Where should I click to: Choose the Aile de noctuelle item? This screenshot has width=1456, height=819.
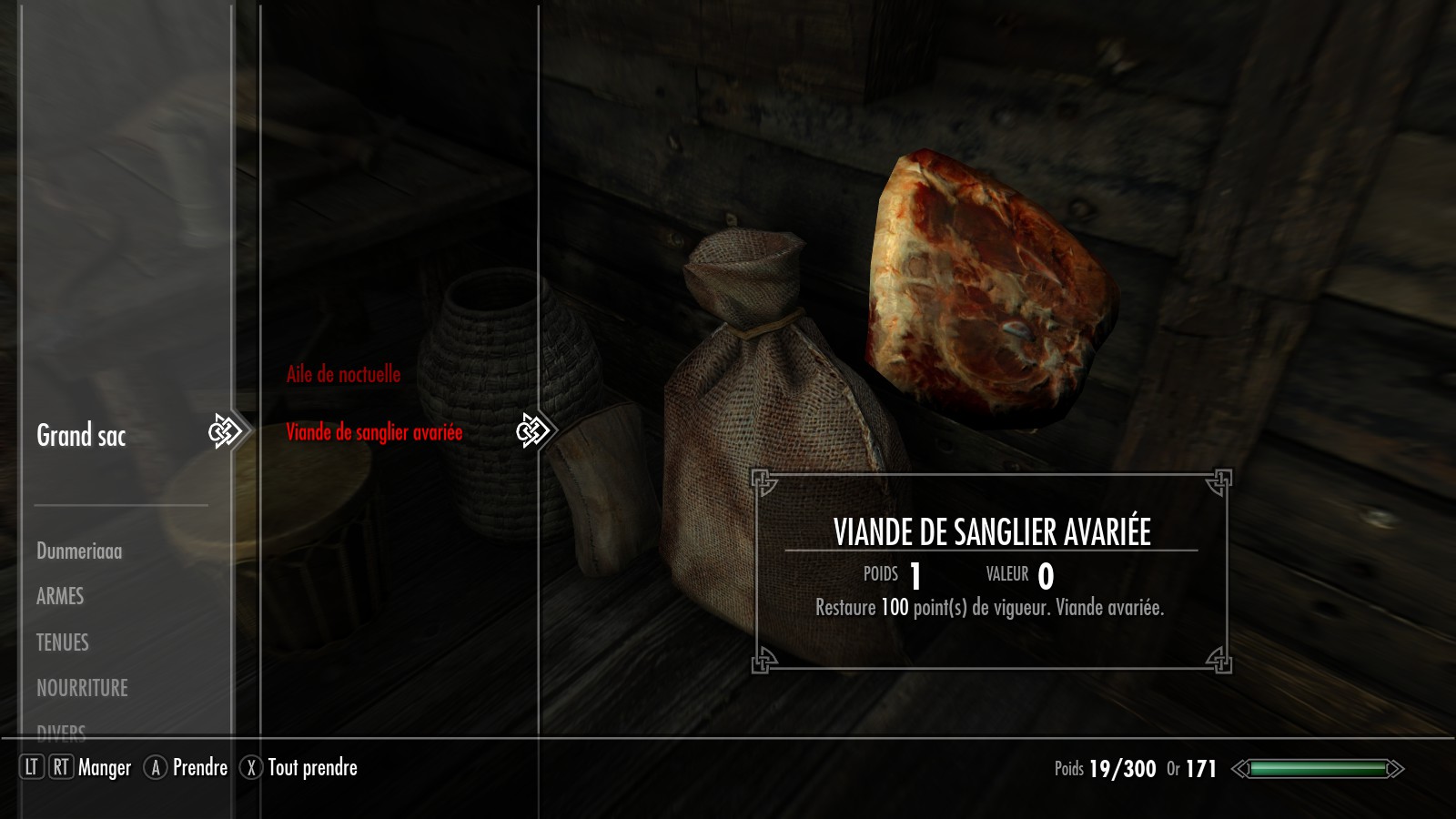pos(343,374)
